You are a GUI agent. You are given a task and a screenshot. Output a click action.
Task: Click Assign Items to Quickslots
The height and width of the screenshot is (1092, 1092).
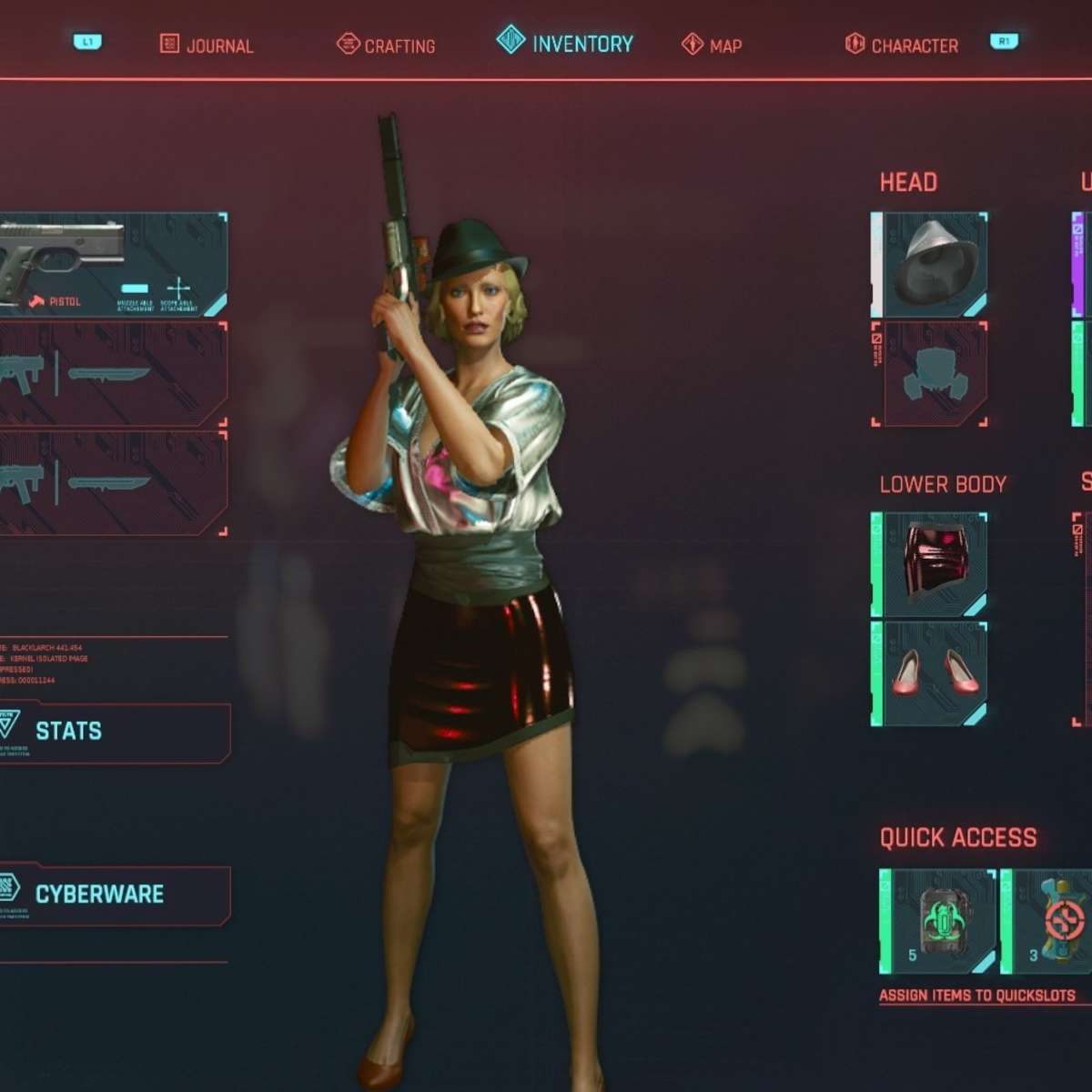click(x=977, y=996)
